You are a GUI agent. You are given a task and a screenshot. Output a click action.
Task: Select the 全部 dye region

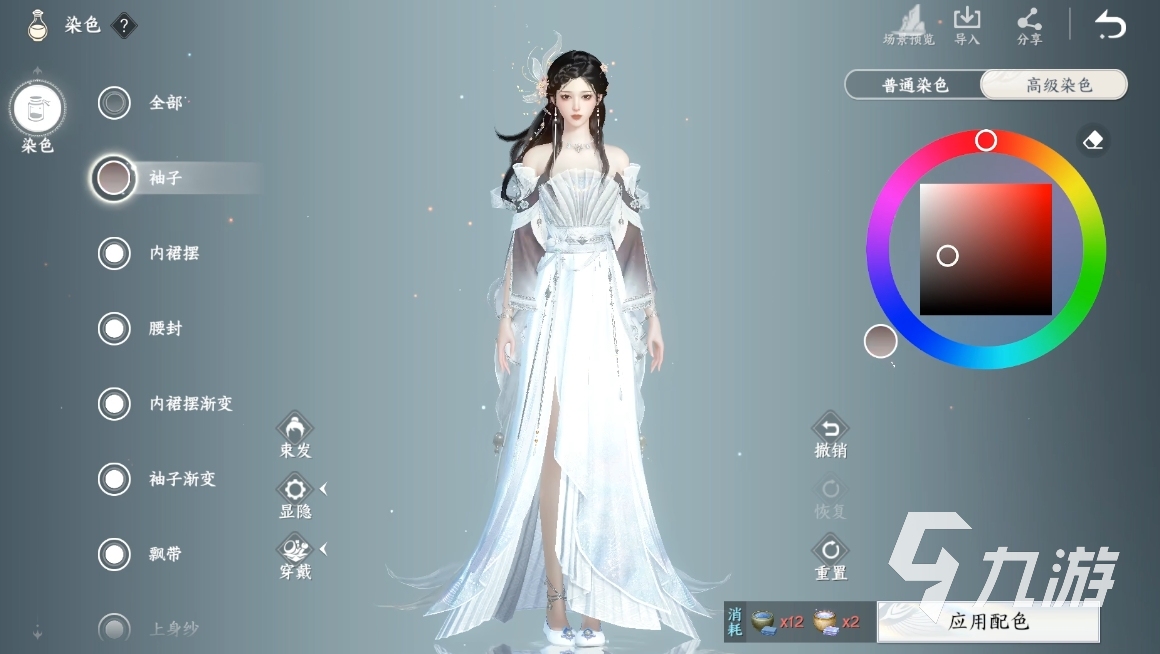coord(115,103)
